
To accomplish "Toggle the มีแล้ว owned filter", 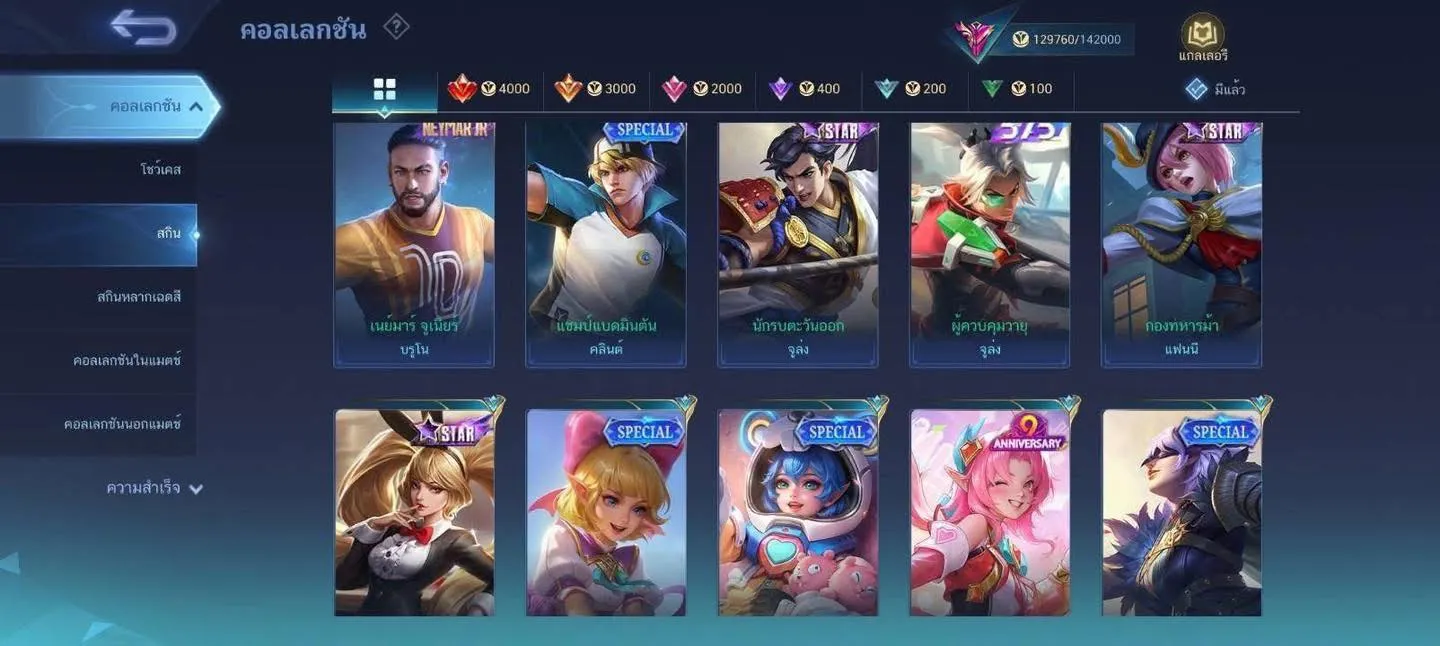I will 1215,89.
